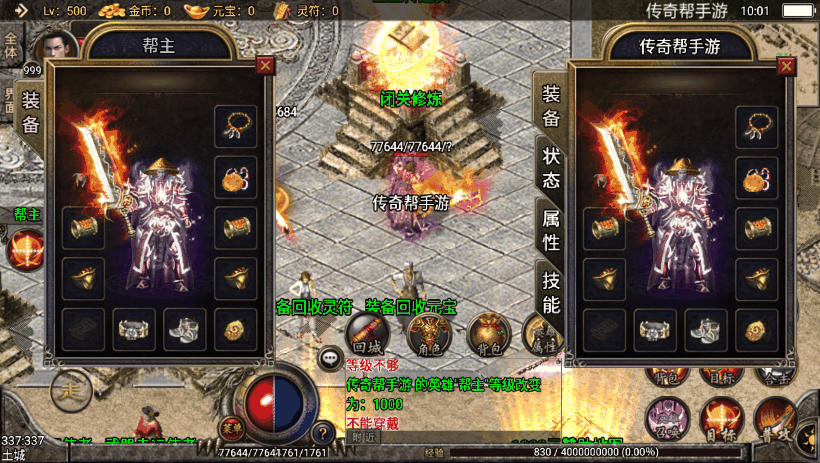Select the necklace slot in 传奇帮手游 panel
The height and width of the screenshot is (463, 820).
point(757,126)
